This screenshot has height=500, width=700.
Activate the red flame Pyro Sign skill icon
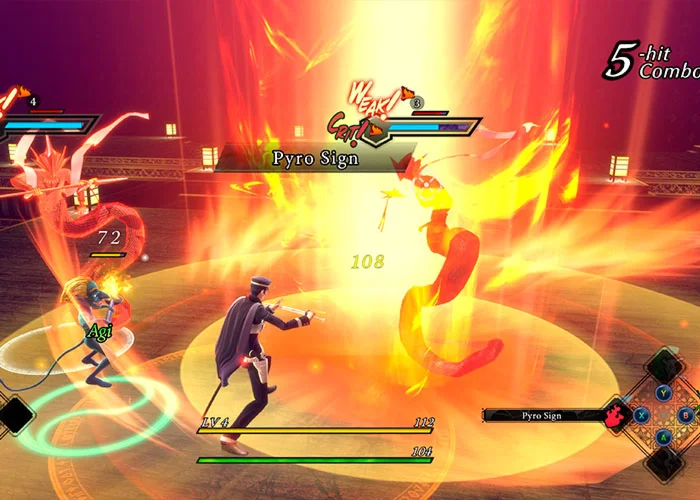coord(615,414)
